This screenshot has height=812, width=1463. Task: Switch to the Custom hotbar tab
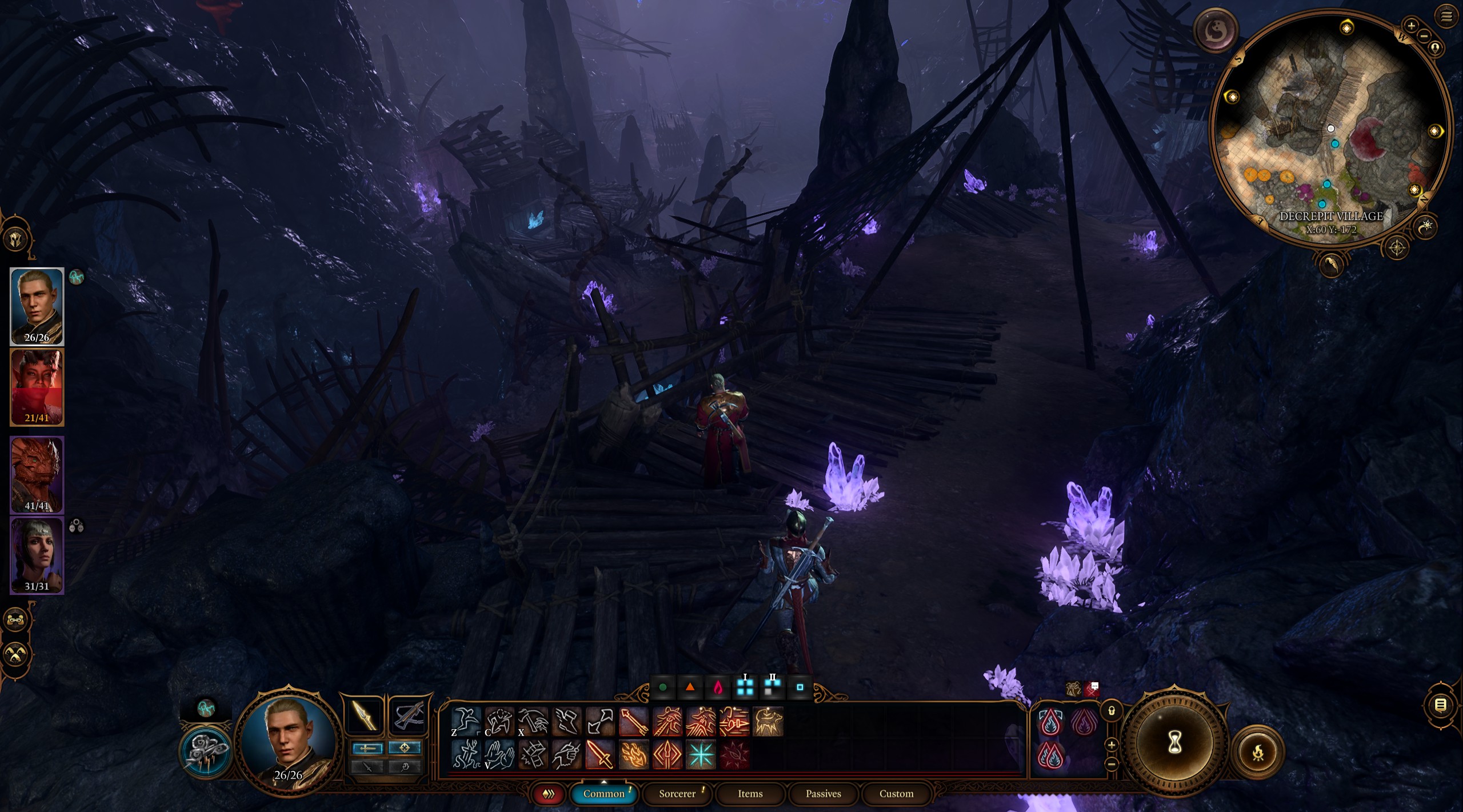tap(896, 794)
